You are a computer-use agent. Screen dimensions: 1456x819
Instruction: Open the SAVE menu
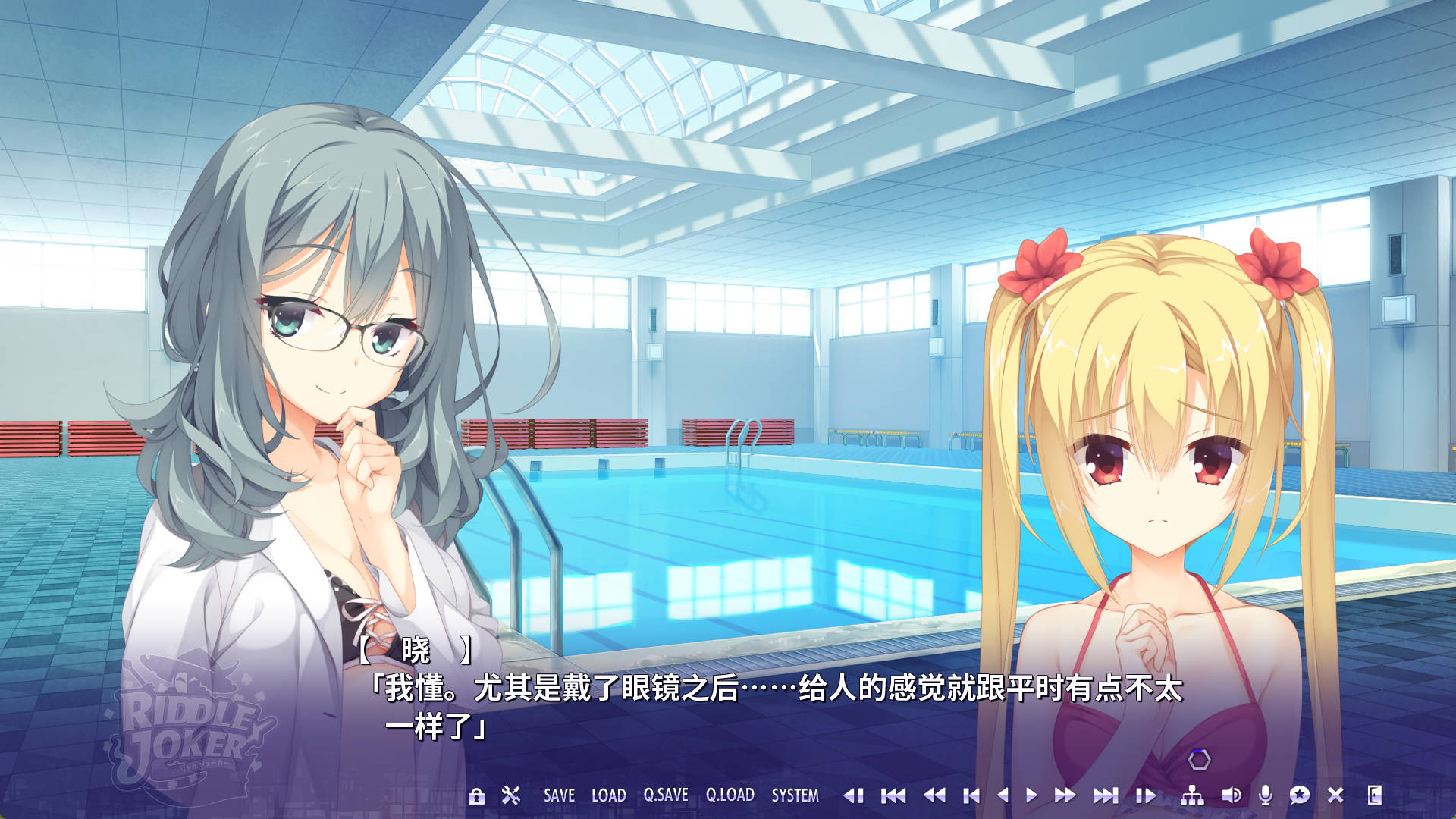[559, 795]
